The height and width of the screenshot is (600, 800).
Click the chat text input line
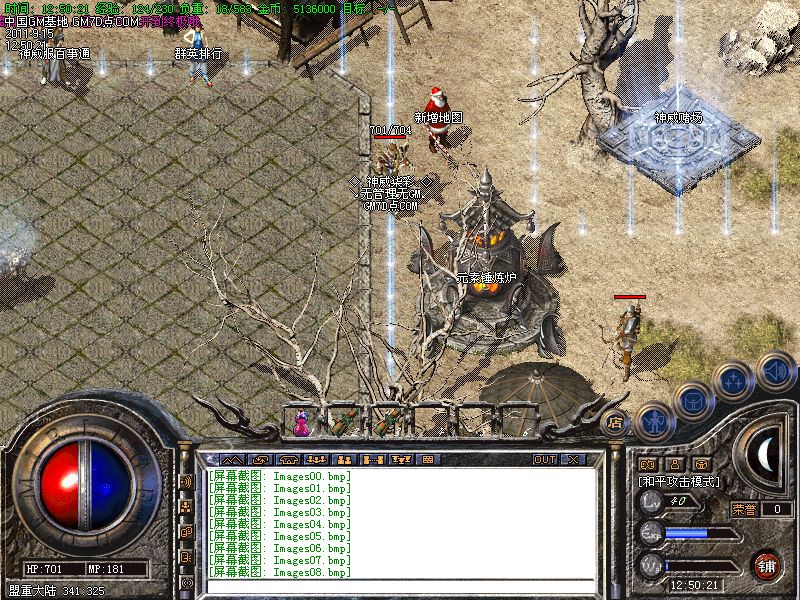pos(400,585)
